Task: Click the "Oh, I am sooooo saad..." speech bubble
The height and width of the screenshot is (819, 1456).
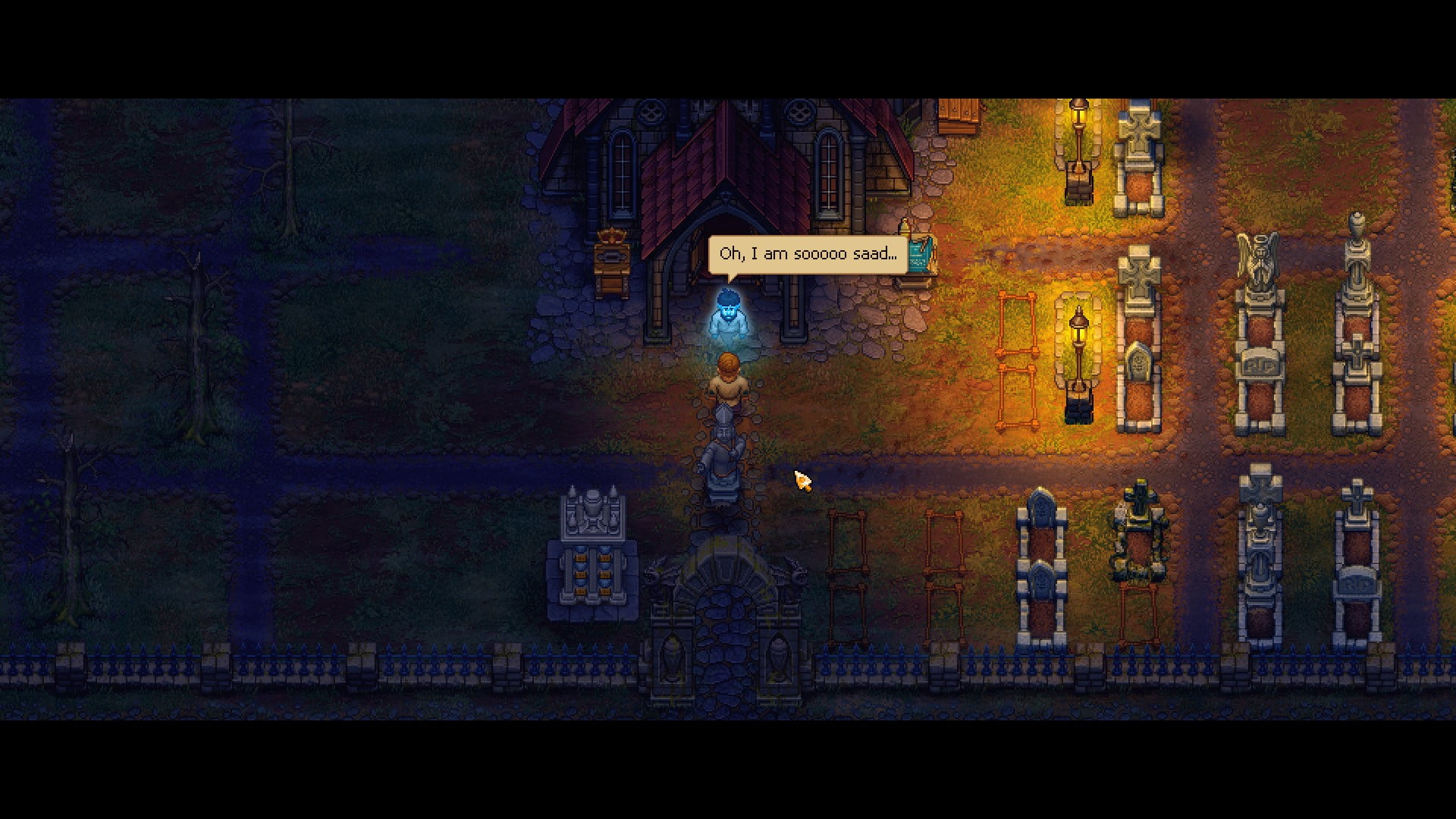Action: [808, 254]
